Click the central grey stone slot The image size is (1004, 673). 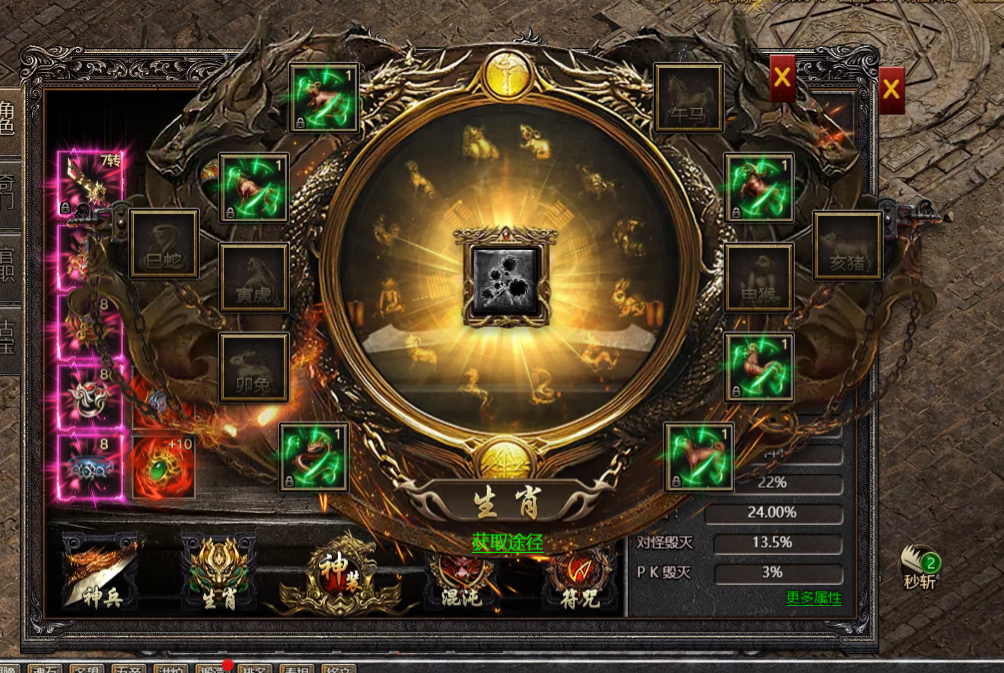click(x=505, y=281)
